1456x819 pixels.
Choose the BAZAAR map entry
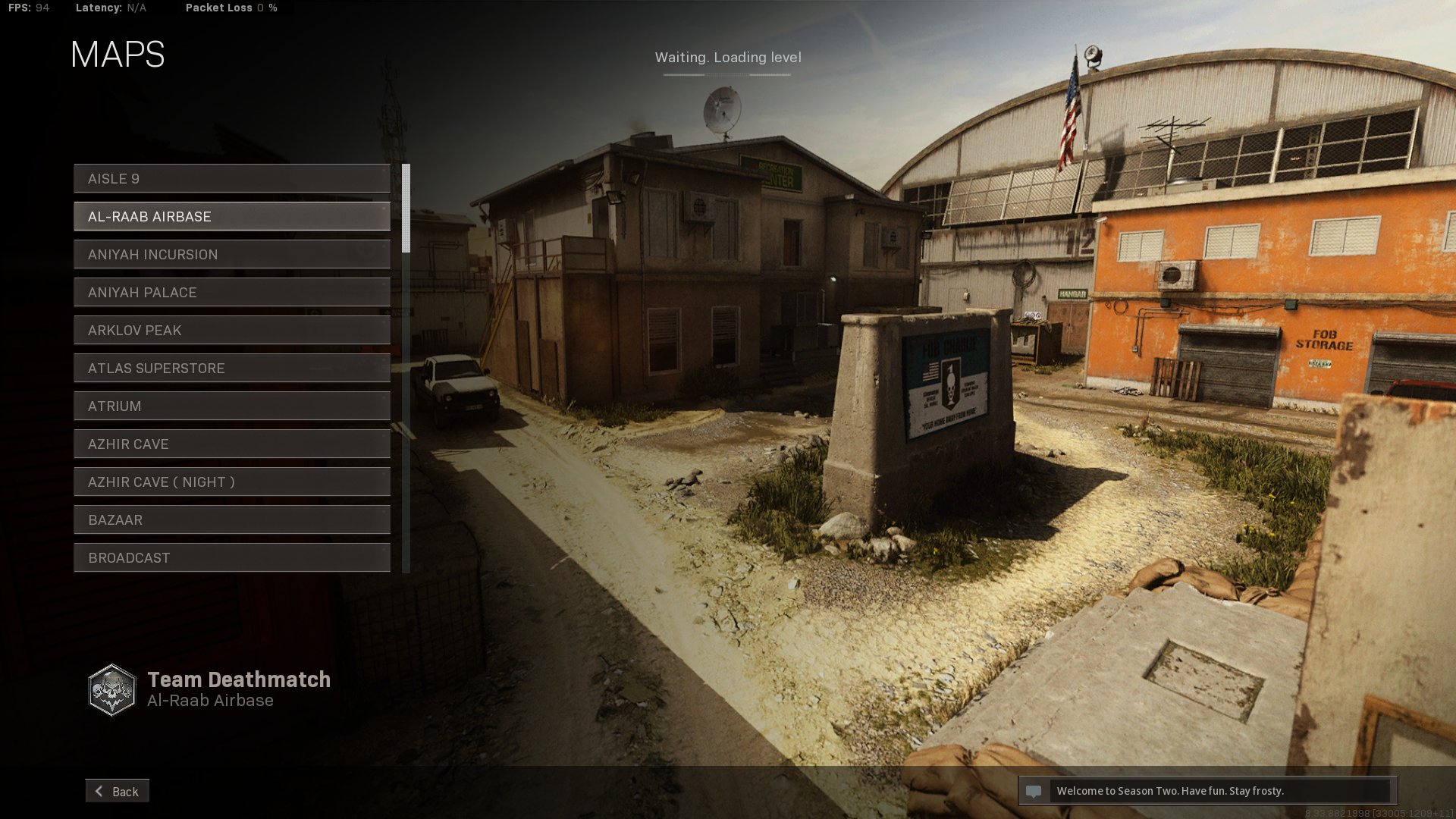(x=231, y=519)
